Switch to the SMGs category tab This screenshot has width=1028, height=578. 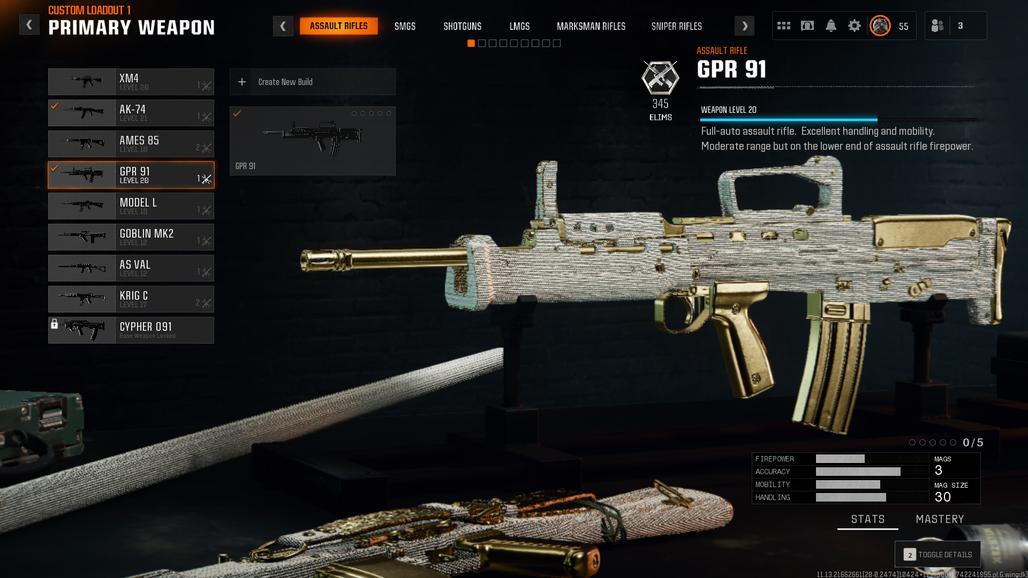point(405,26)
